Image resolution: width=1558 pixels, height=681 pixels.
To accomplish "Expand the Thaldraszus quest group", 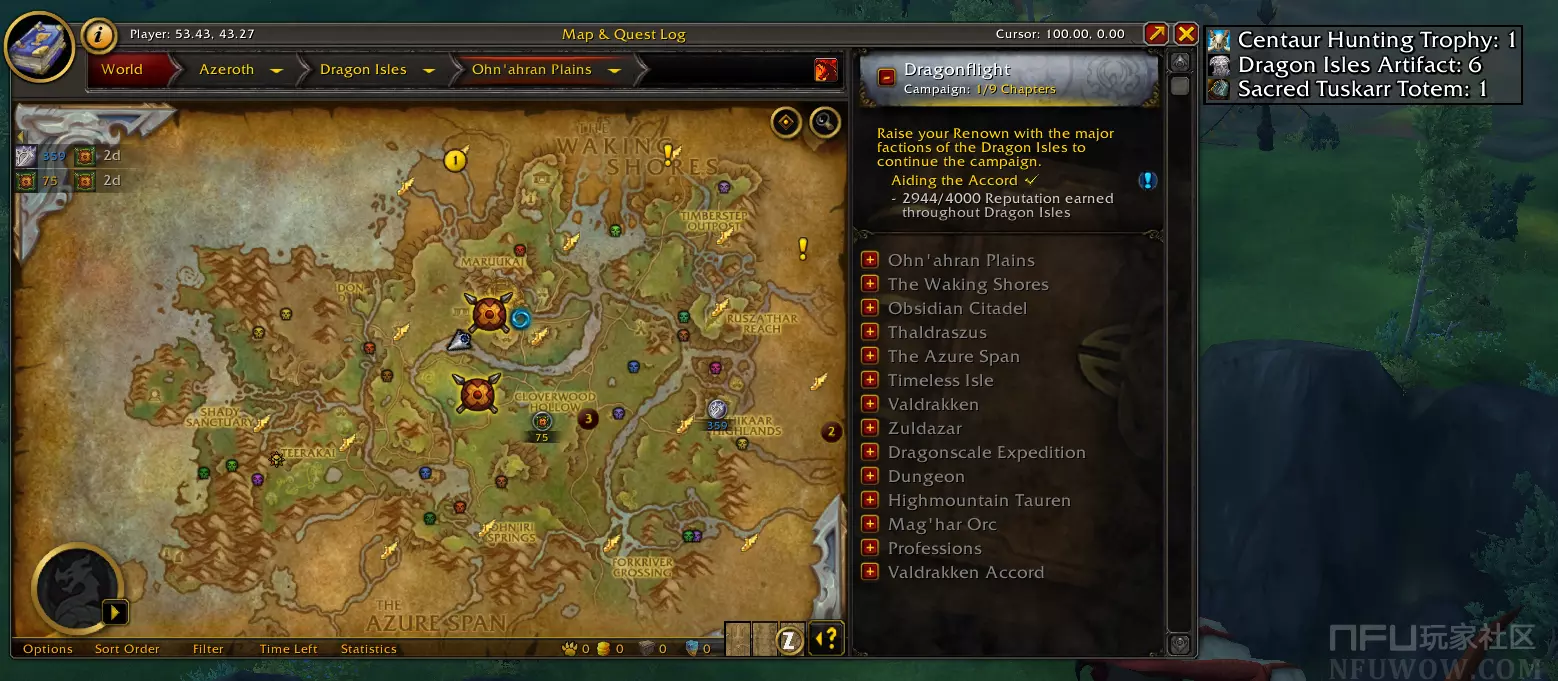I will 870,332.
